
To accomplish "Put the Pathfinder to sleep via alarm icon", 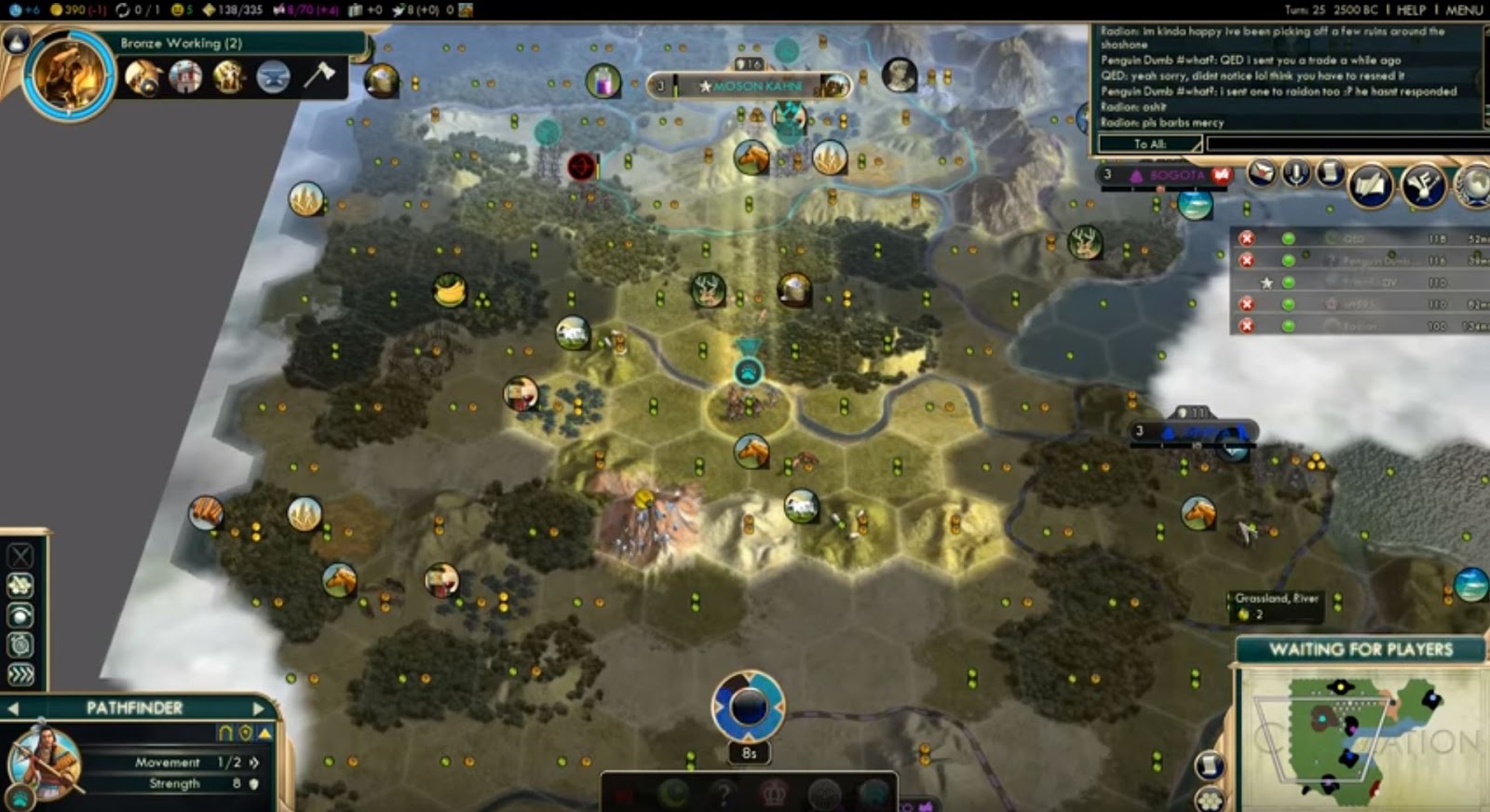I will click(x=20, y=643).
